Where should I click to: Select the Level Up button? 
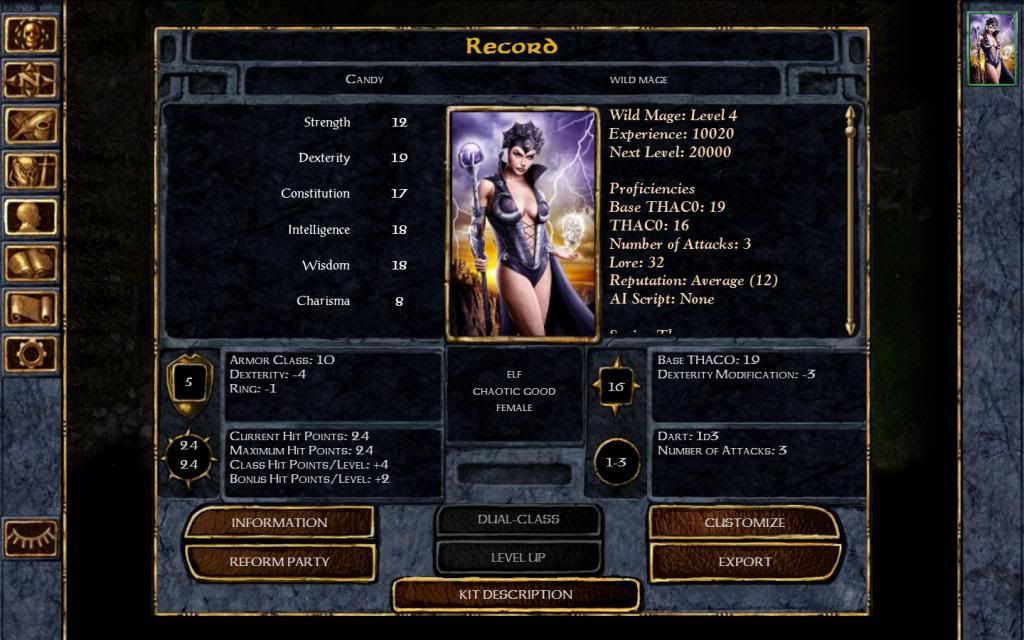pos(518,558)
